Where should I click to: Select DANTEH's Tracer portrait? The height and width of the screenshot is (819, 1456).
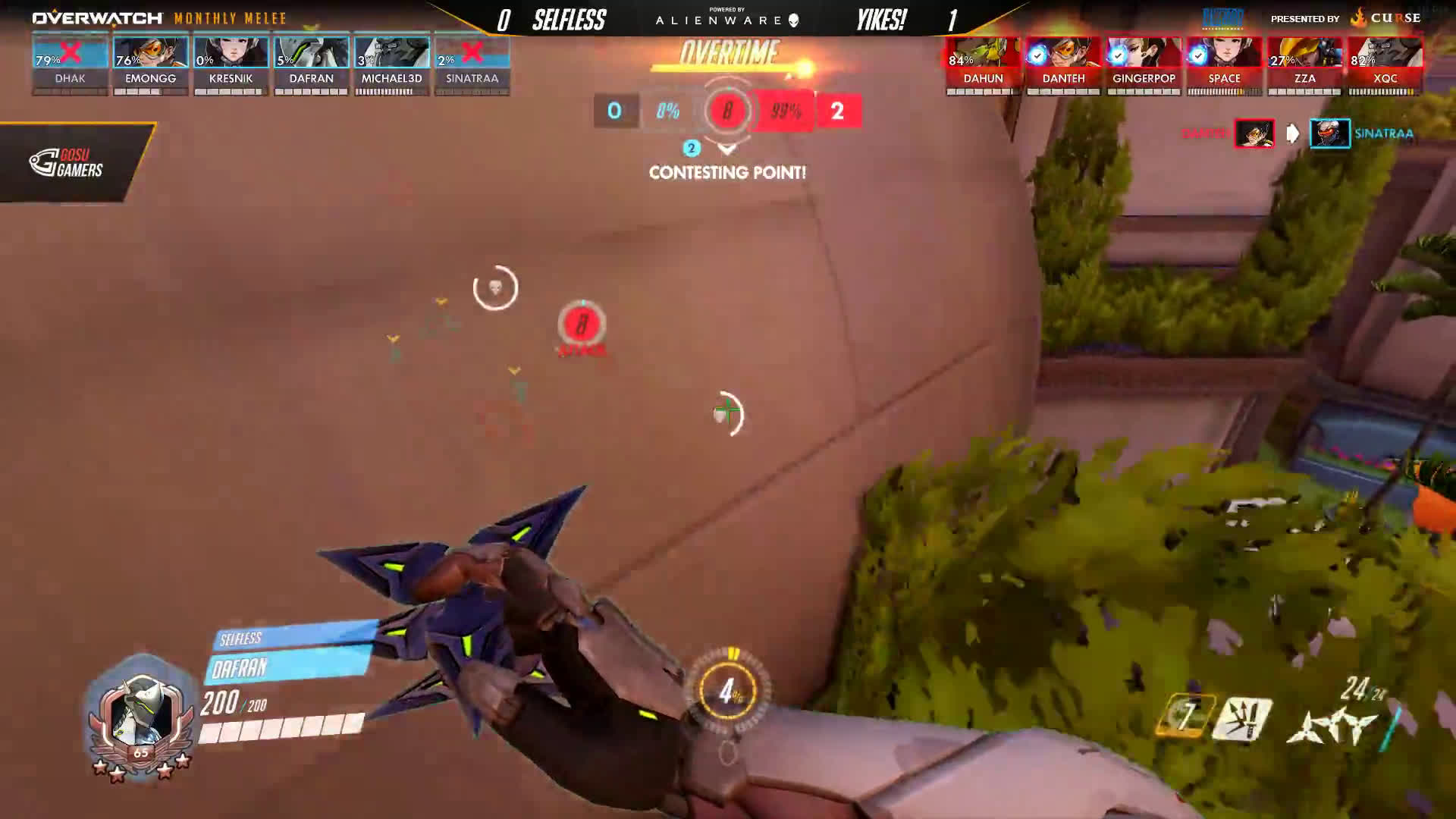(x=1063, y=54)
